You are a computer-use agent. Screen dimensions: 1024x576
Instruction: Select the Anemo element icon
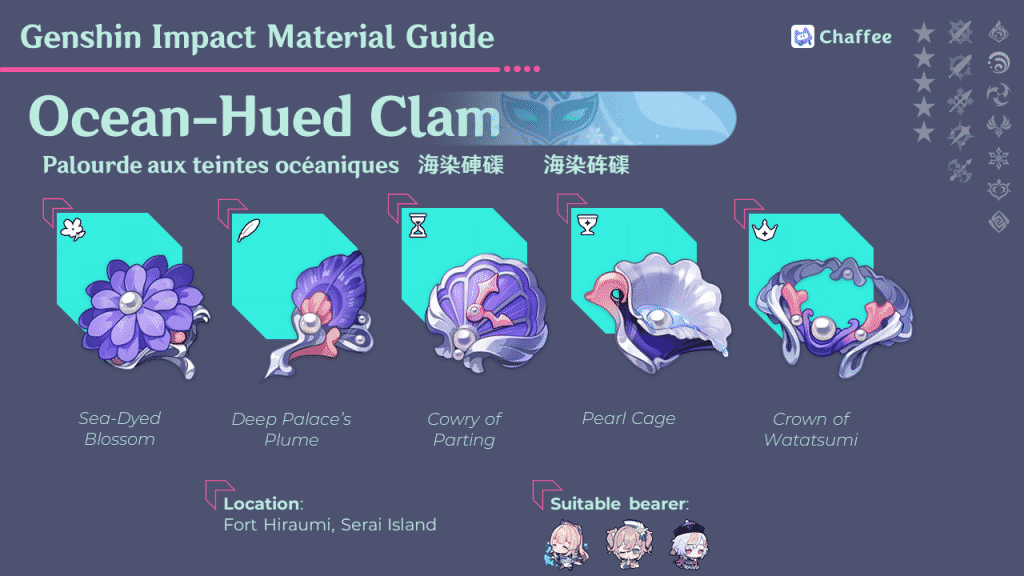pos(998,95)
